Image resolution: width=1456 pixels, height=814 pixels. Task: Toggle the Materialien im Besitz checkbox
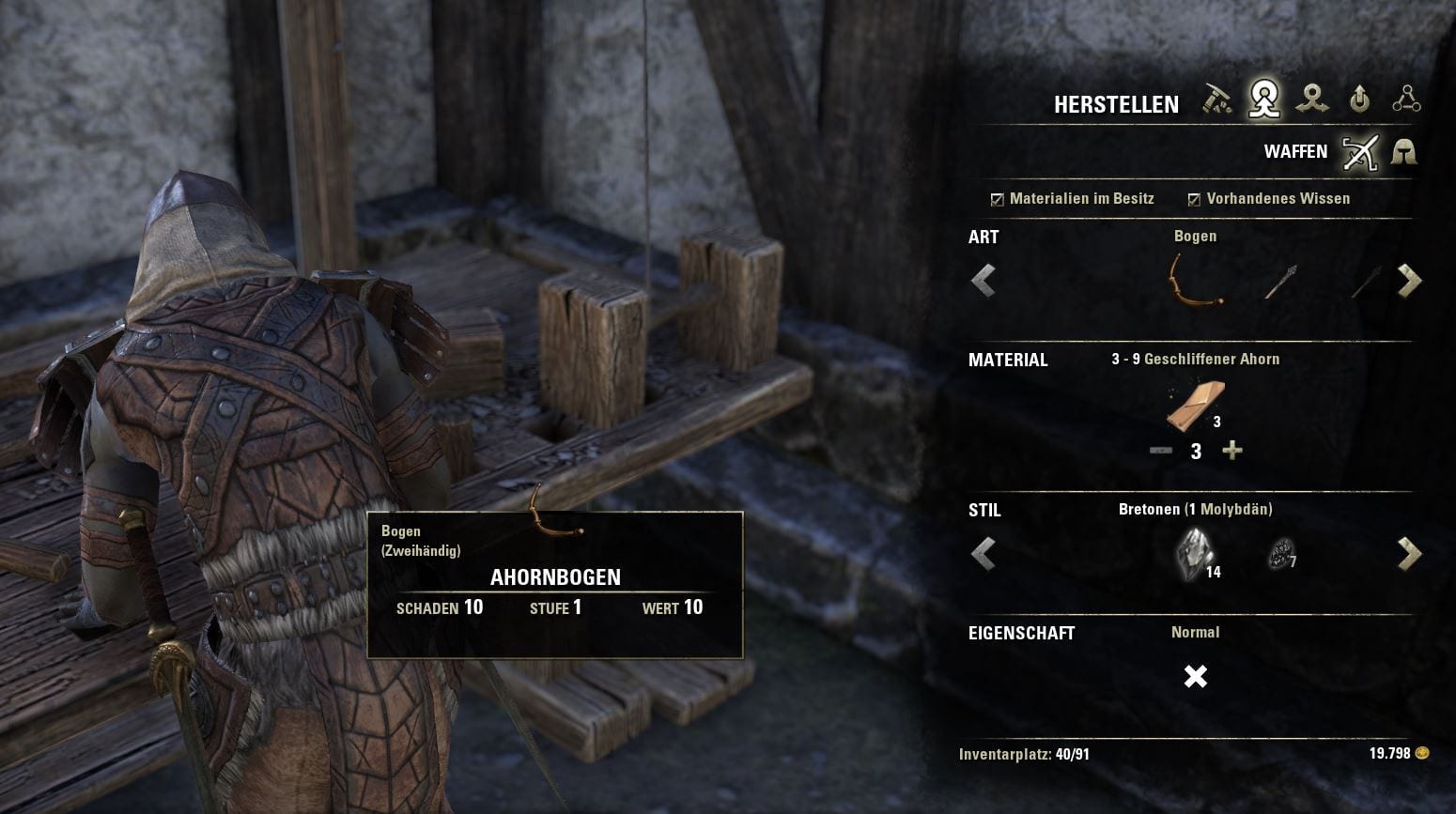998,199
